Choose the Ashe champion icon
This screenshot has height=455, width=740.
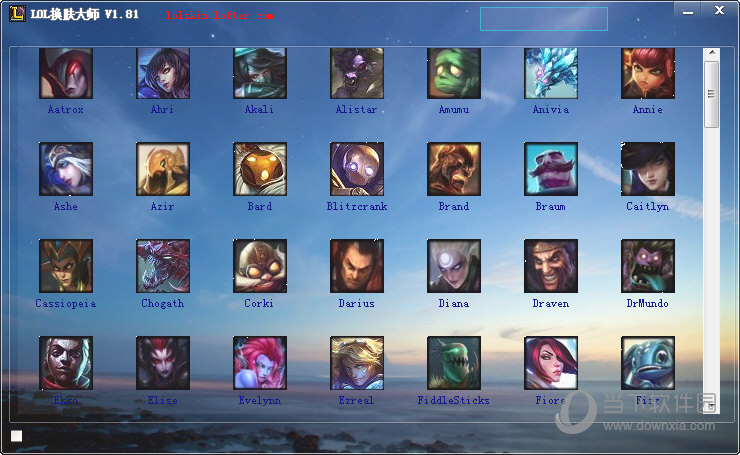pyautogui.click(x=66, y=168)
